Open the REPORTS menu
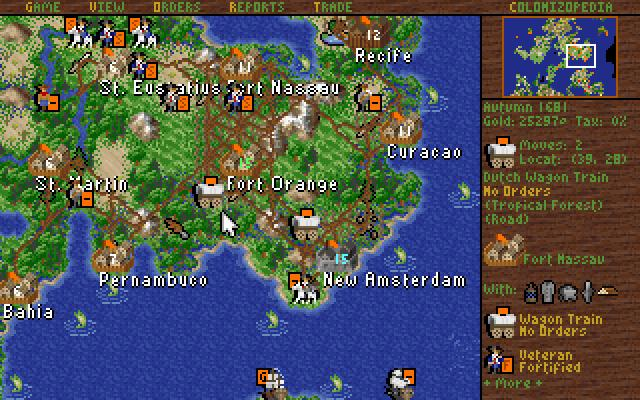Image resolution: width=640 pixels, height=400 pixels. click(x=257, y=6)
